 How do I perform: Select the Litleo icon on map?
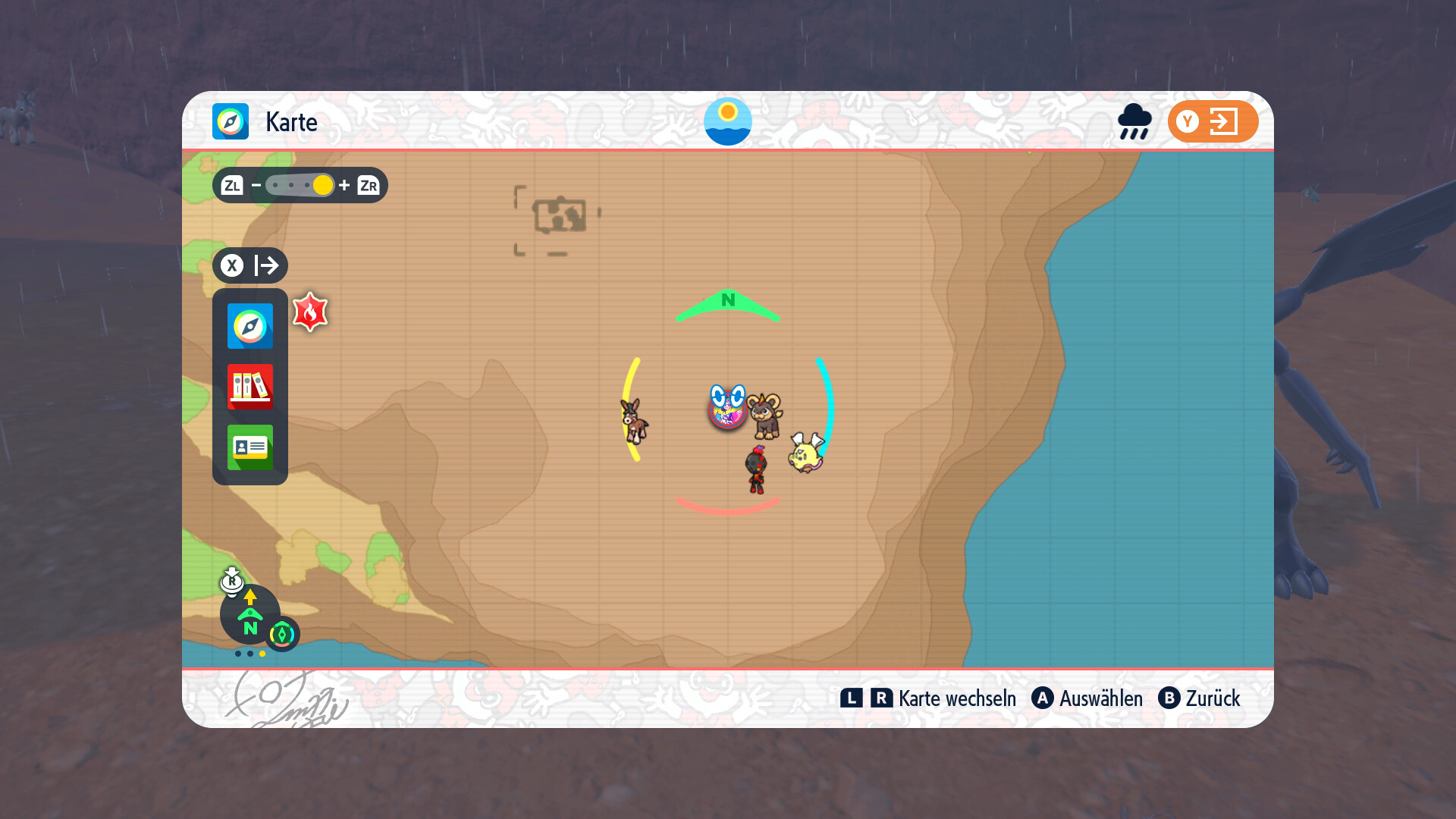point(766,415)
